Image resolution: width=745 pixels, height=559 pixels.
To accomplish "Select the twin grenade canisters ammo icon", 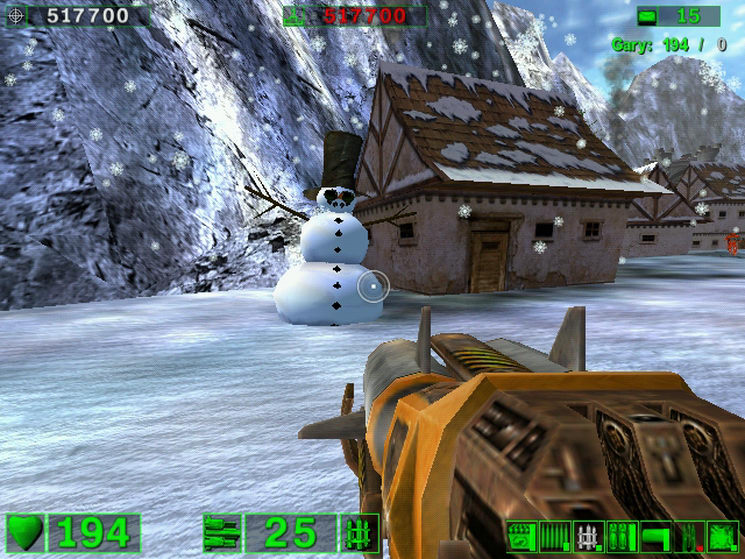I will pos(622,536).
